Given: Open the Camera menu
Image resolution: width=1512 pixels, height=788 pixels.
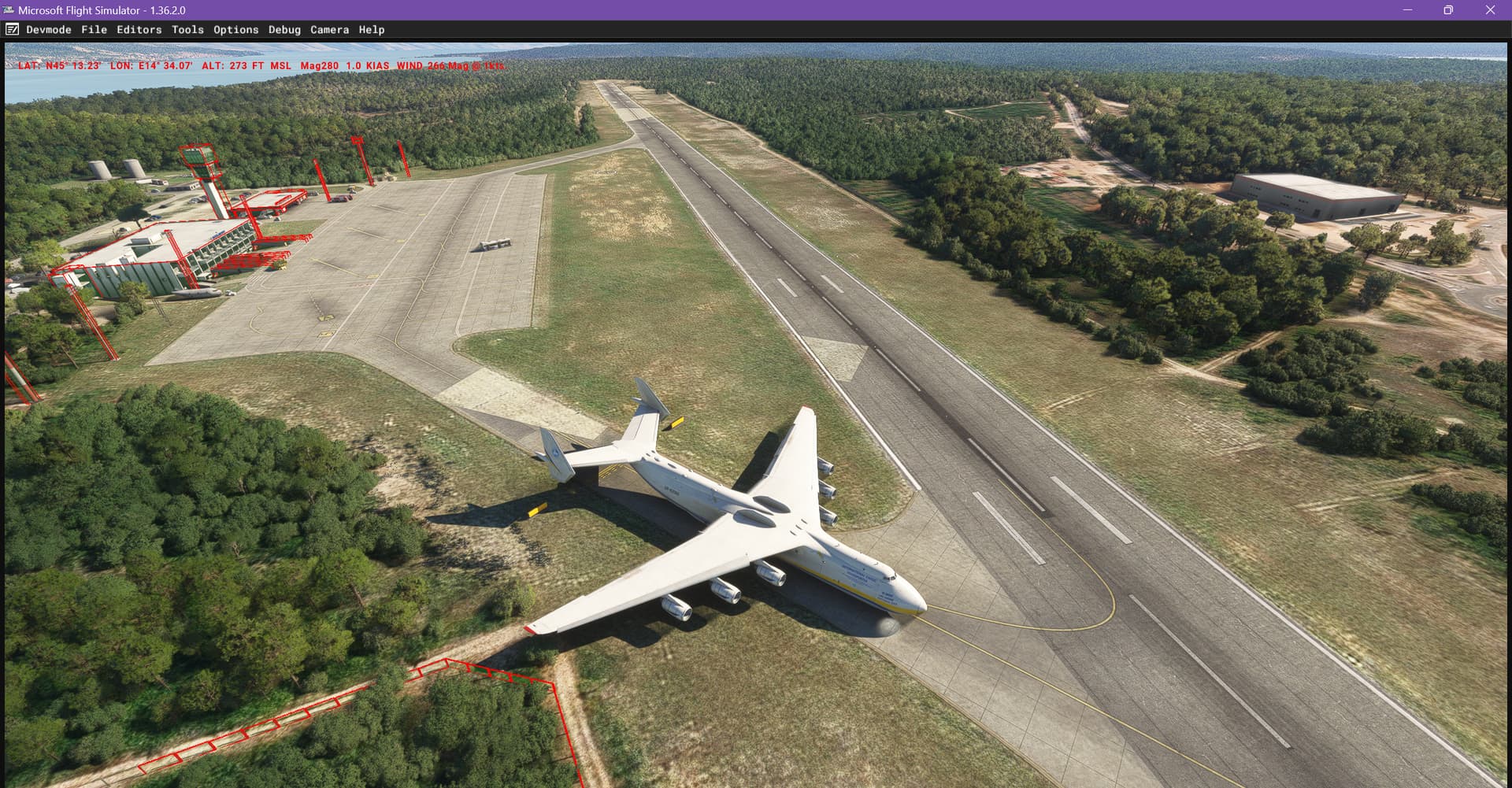Looking at the screenshot, I should (329, 29).
